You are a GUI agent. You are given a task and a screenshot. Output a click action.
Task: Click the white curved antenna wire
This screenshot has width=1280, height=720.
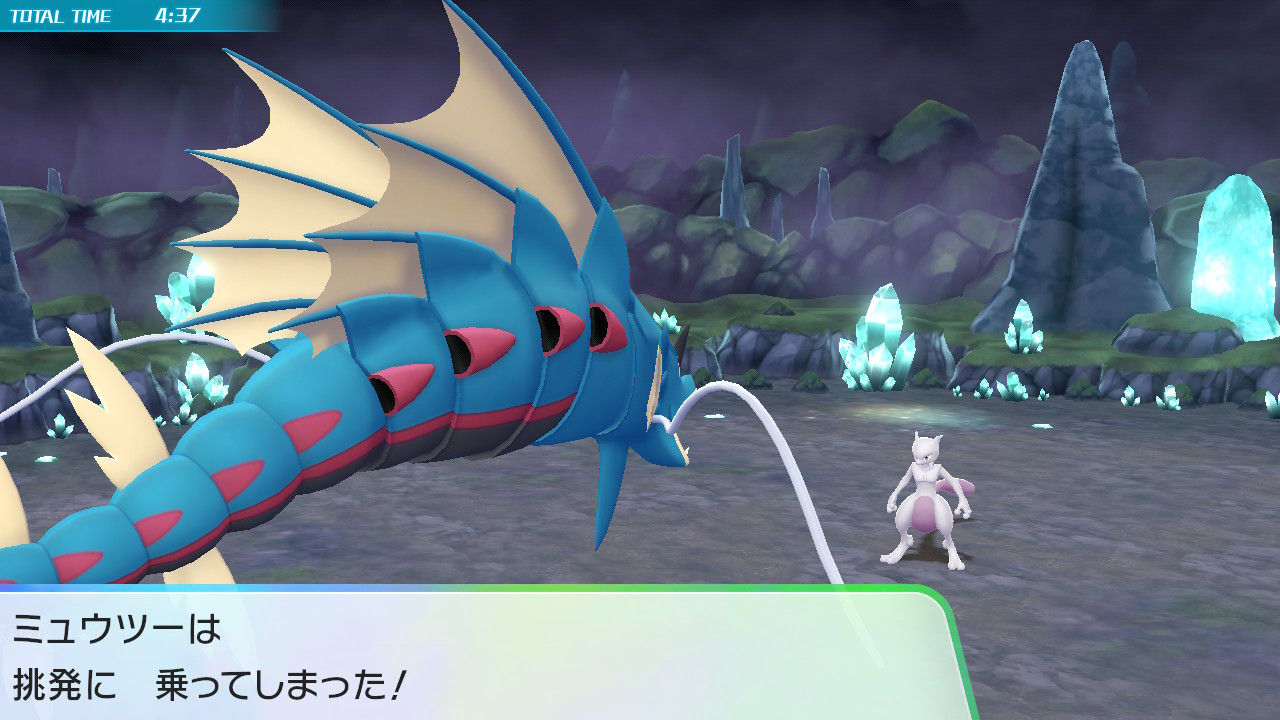click(740, 420)
